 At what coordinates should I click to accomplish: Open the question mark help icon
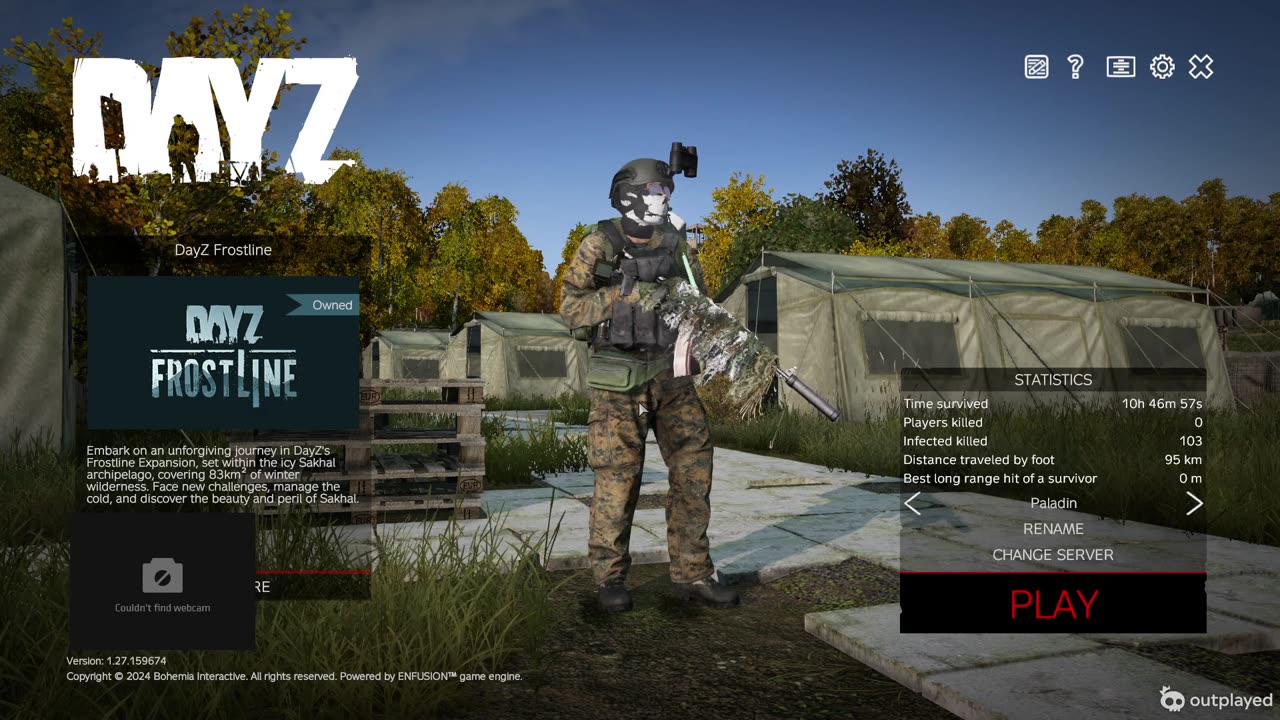pos(1076,67)
